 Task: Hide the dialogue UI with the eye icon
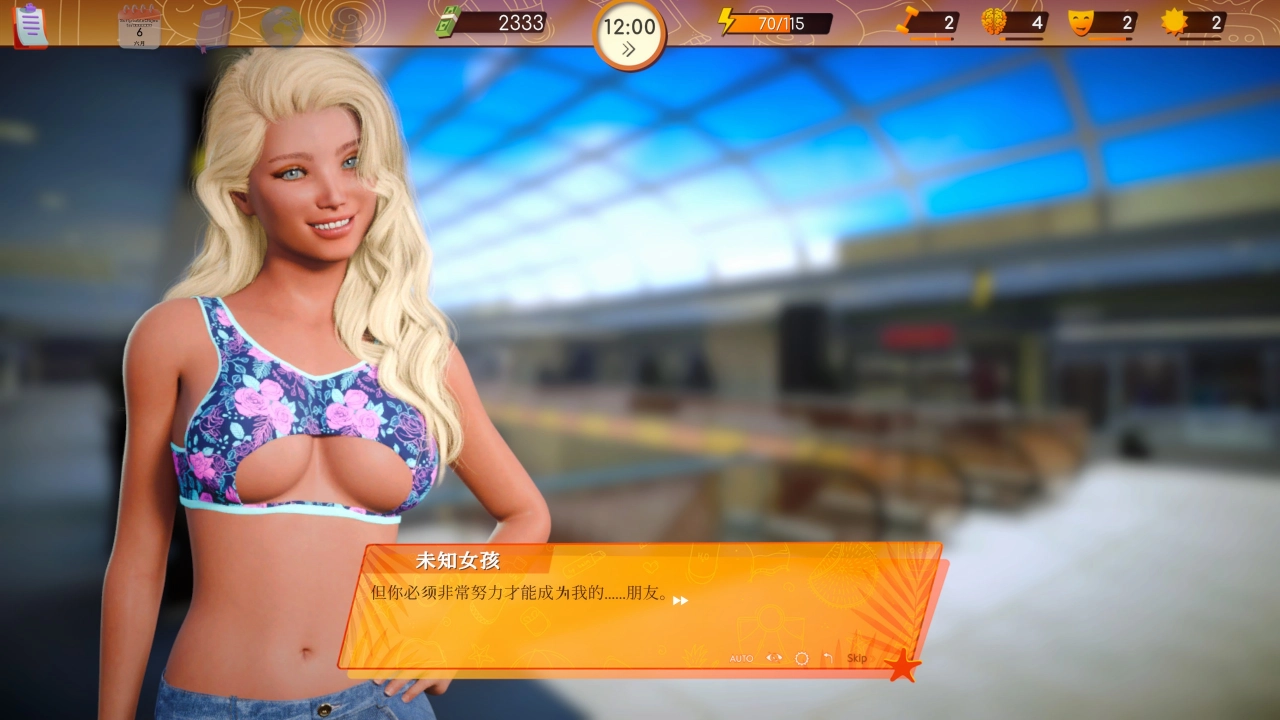tap(774, 658)
